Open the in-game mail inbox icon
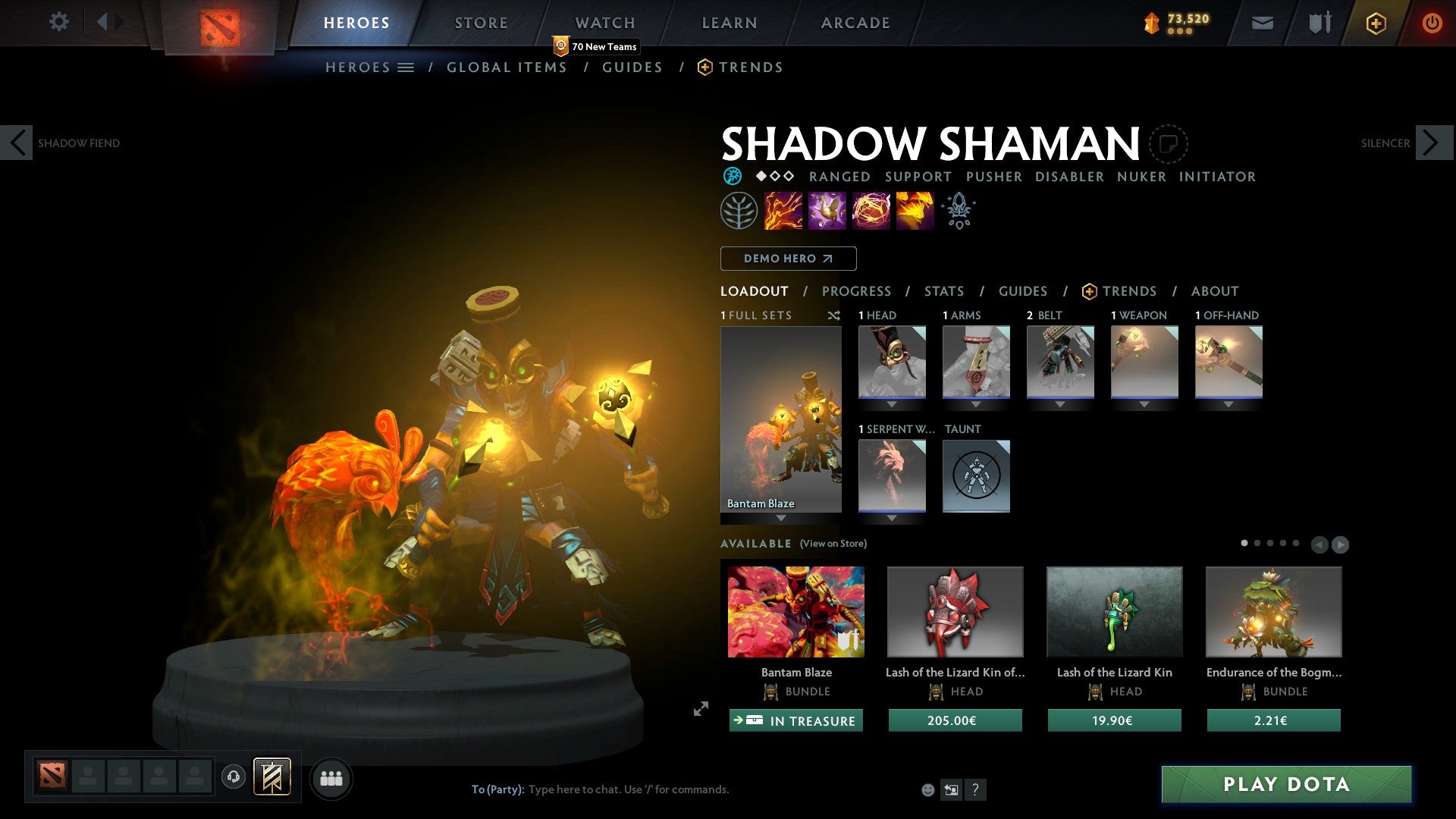1456x819 pixels. [x=1262, y=23]
